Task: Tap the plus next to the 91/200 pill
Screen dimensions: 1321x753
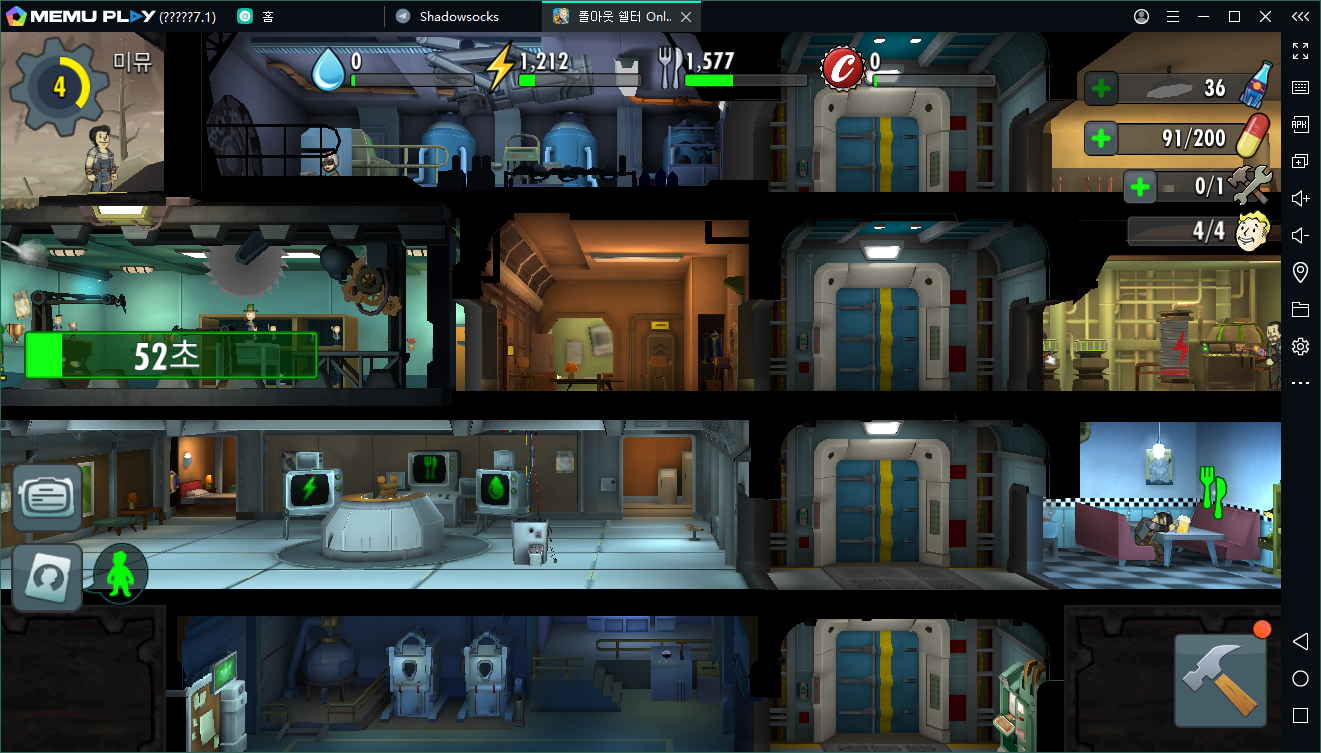Action: coord(1101,138)
